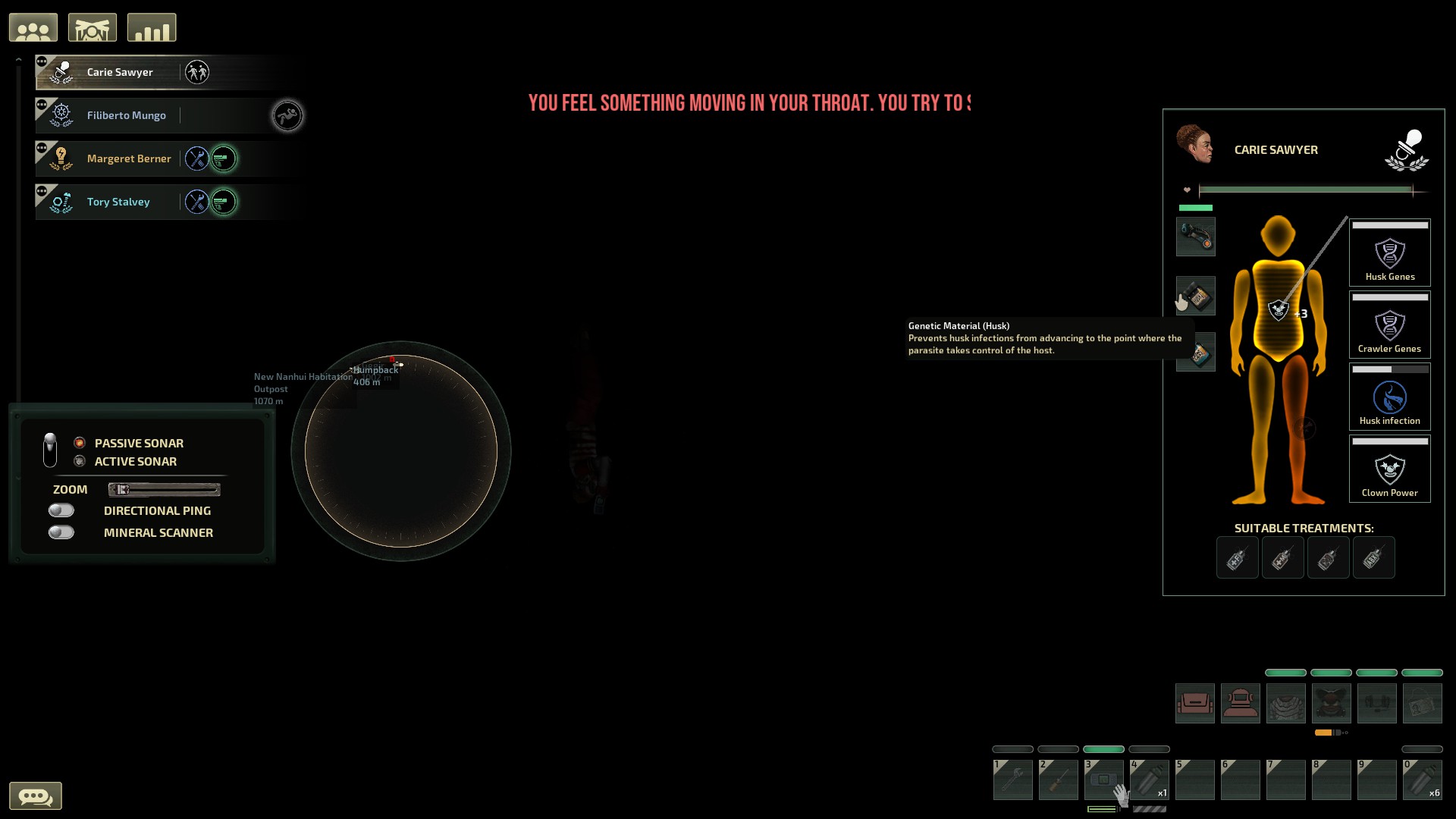The width and height of the screenshot is (1456, 819).
Task: Enable the Mineral Scanner
Action: pos(61,532)
